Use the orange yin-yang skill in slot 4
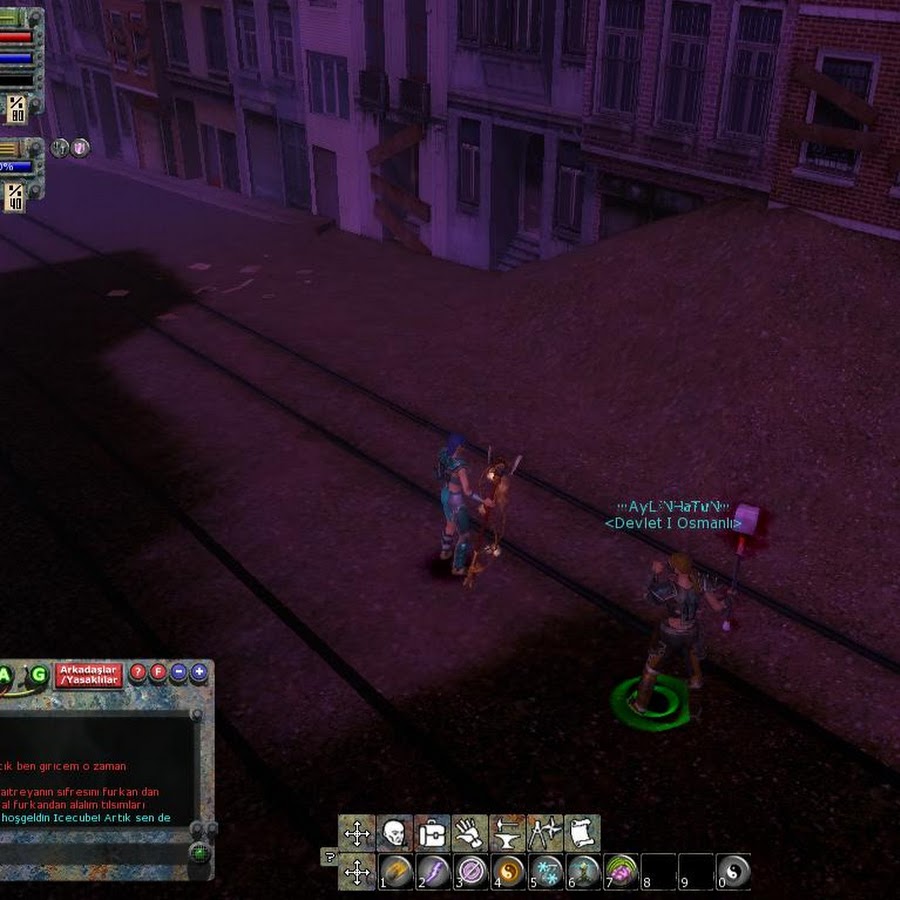900x900 pixels. tap(509, 871)
